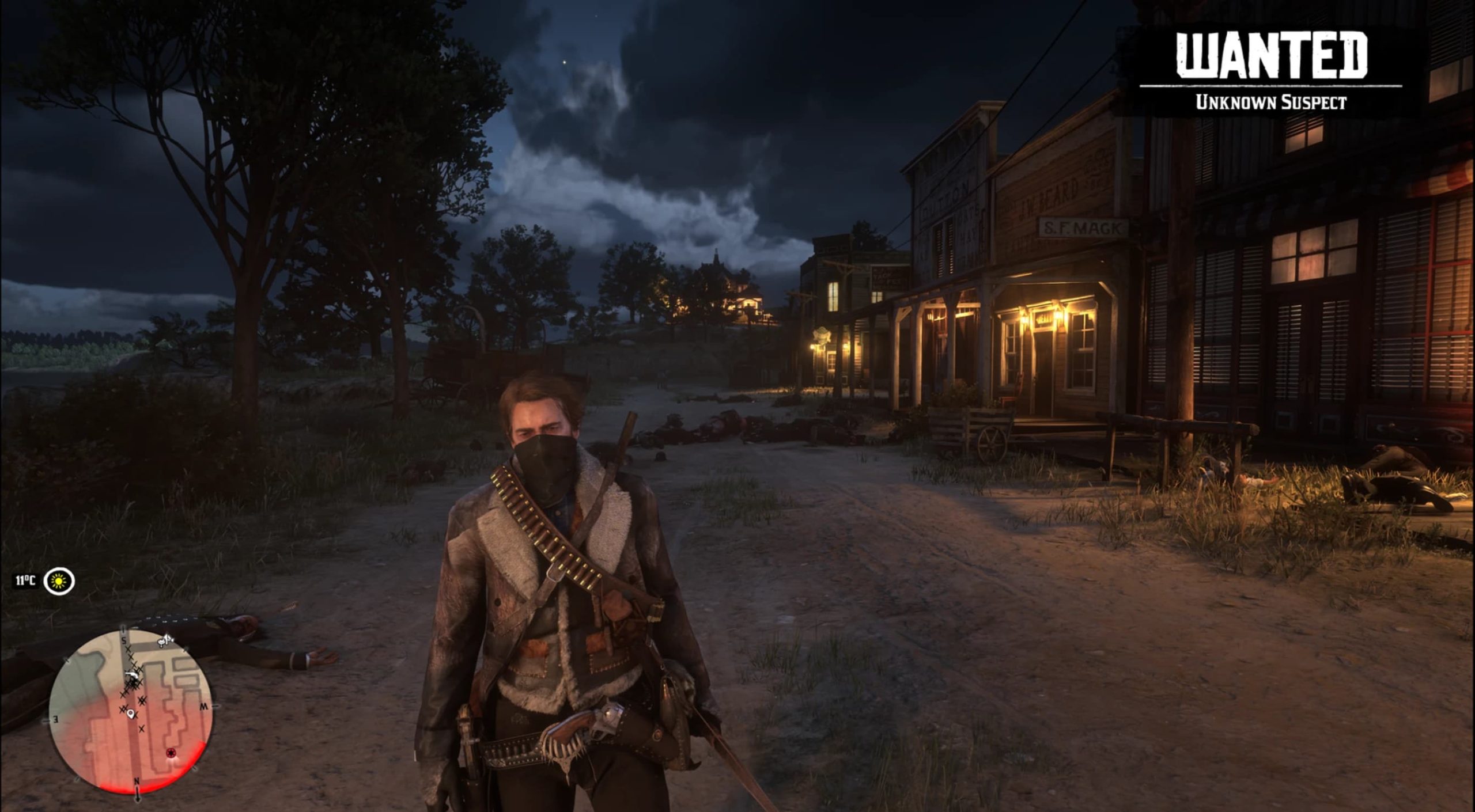Screen dimensions: 1475x812
Task: Click the Wanted Unknown Suspect banner
Action: (1270, 70)
